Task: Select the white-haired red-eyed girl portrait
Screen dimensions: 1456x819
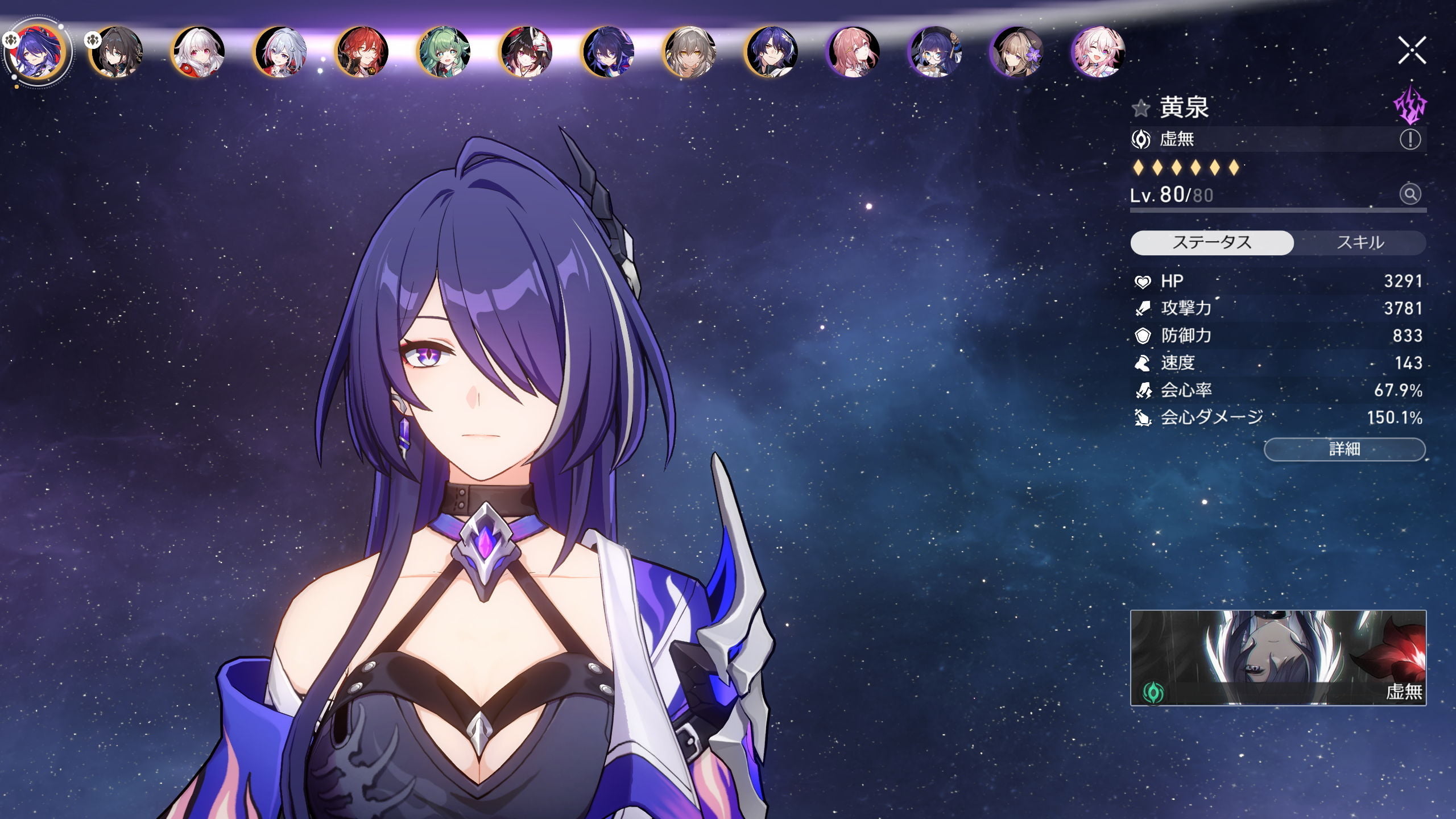Action: (198, 51)
